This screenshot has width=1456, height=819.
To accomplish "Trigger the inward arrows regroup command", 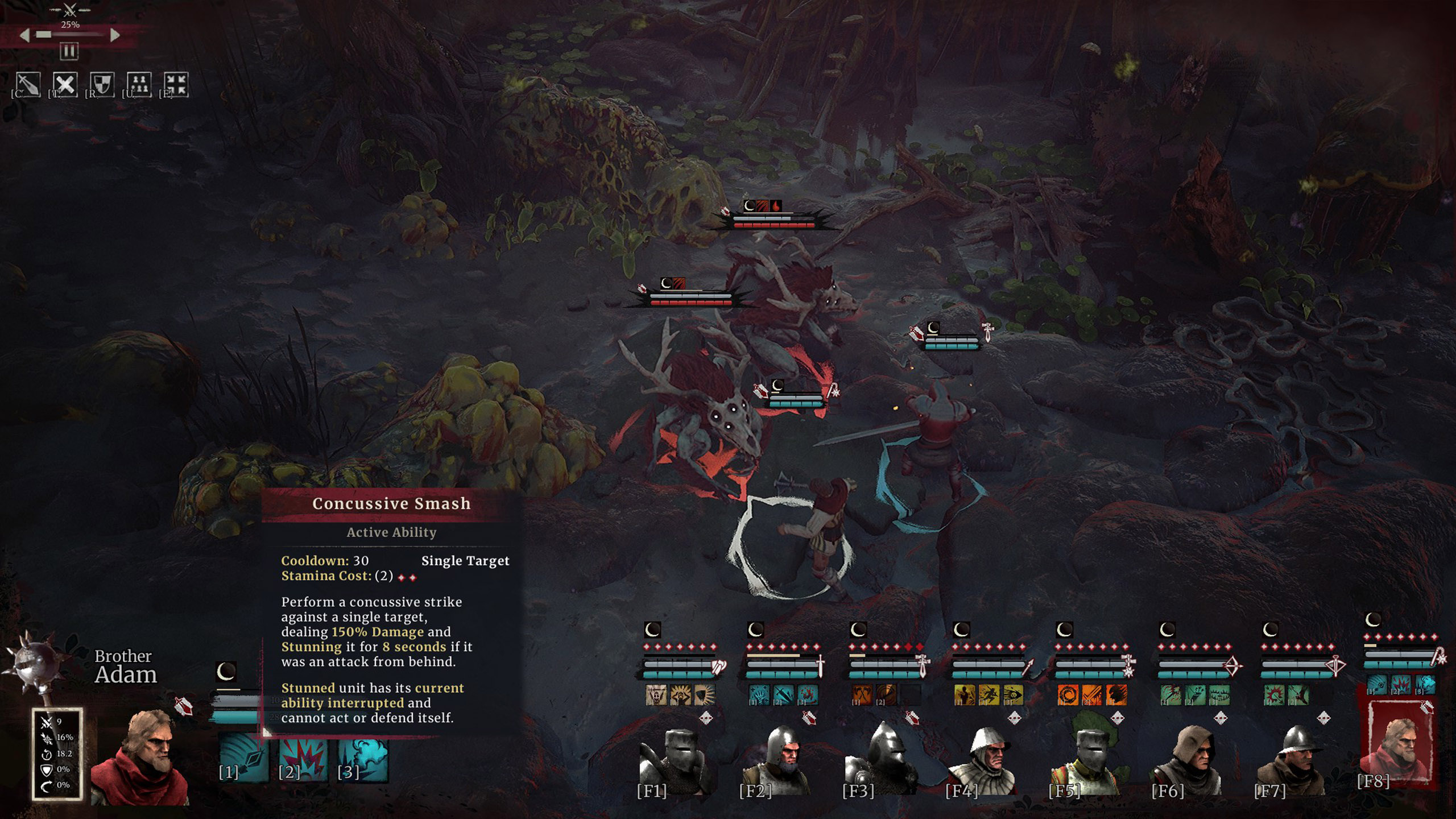I will coord(176,85).
